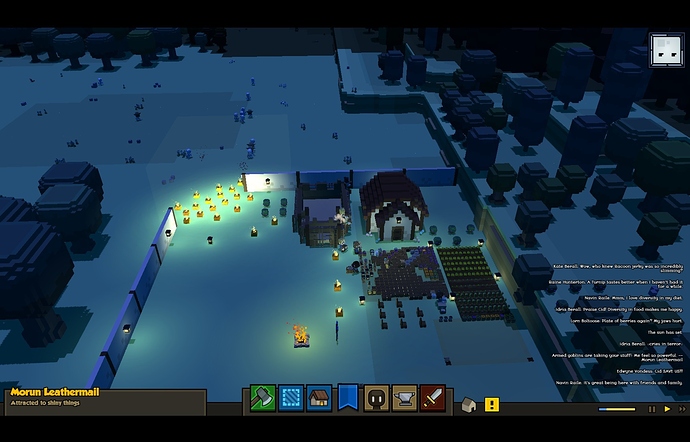
Task: Open the zones menu with the blue square
Action: tap(291, 398)
